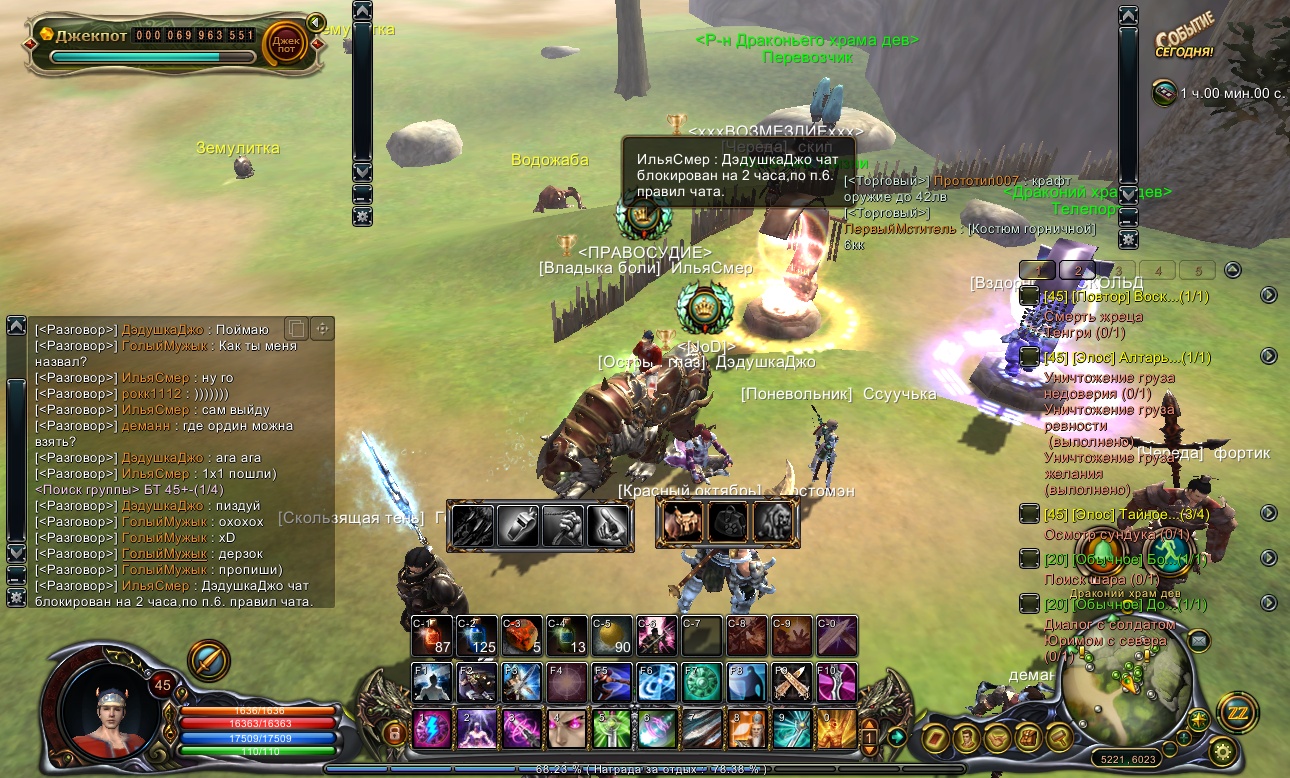Click the green running man icon
Viewport: 1290px width, 778px height.
click(1166, 553)
